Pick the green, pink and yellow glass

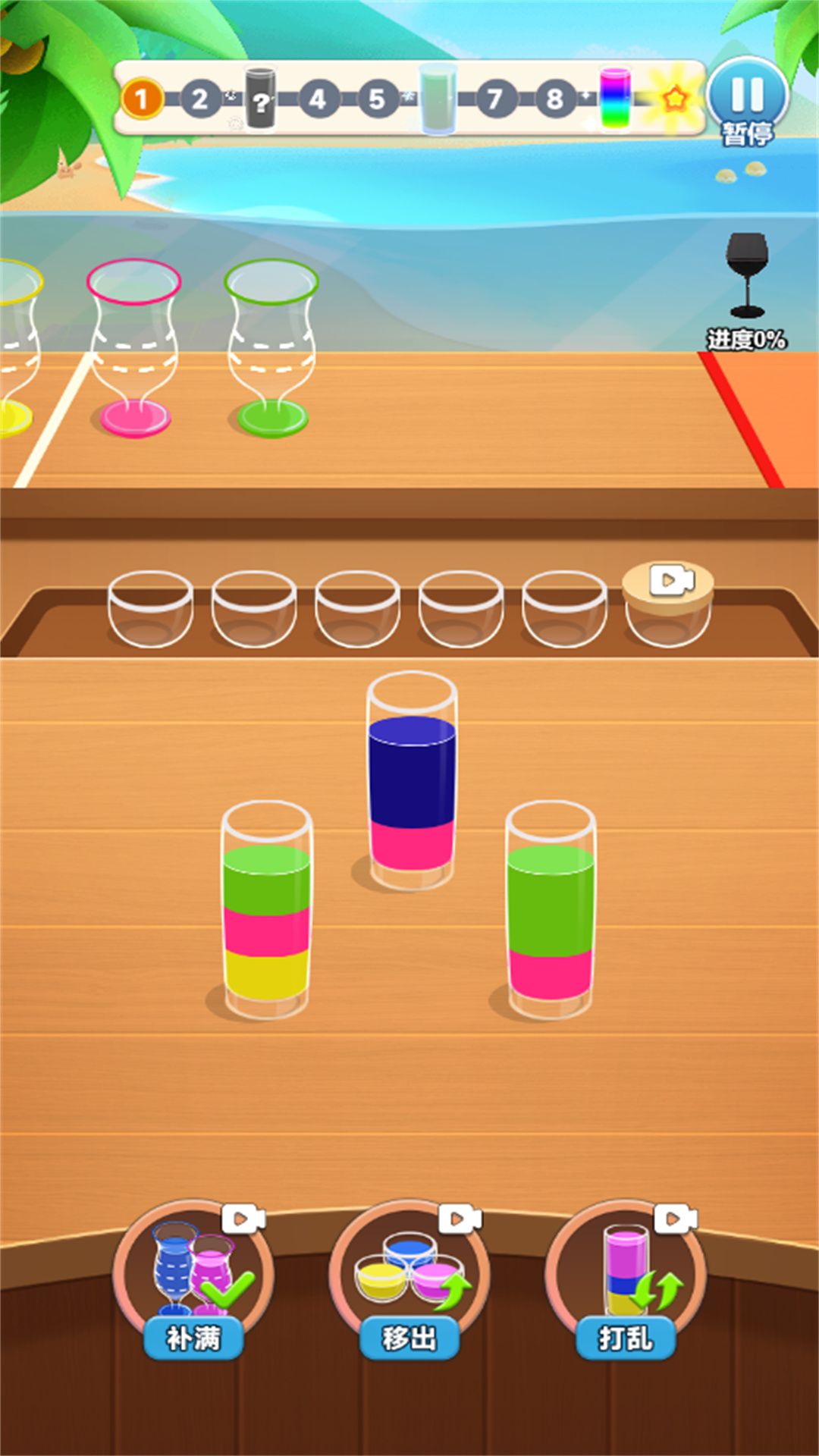click(266, 910)
